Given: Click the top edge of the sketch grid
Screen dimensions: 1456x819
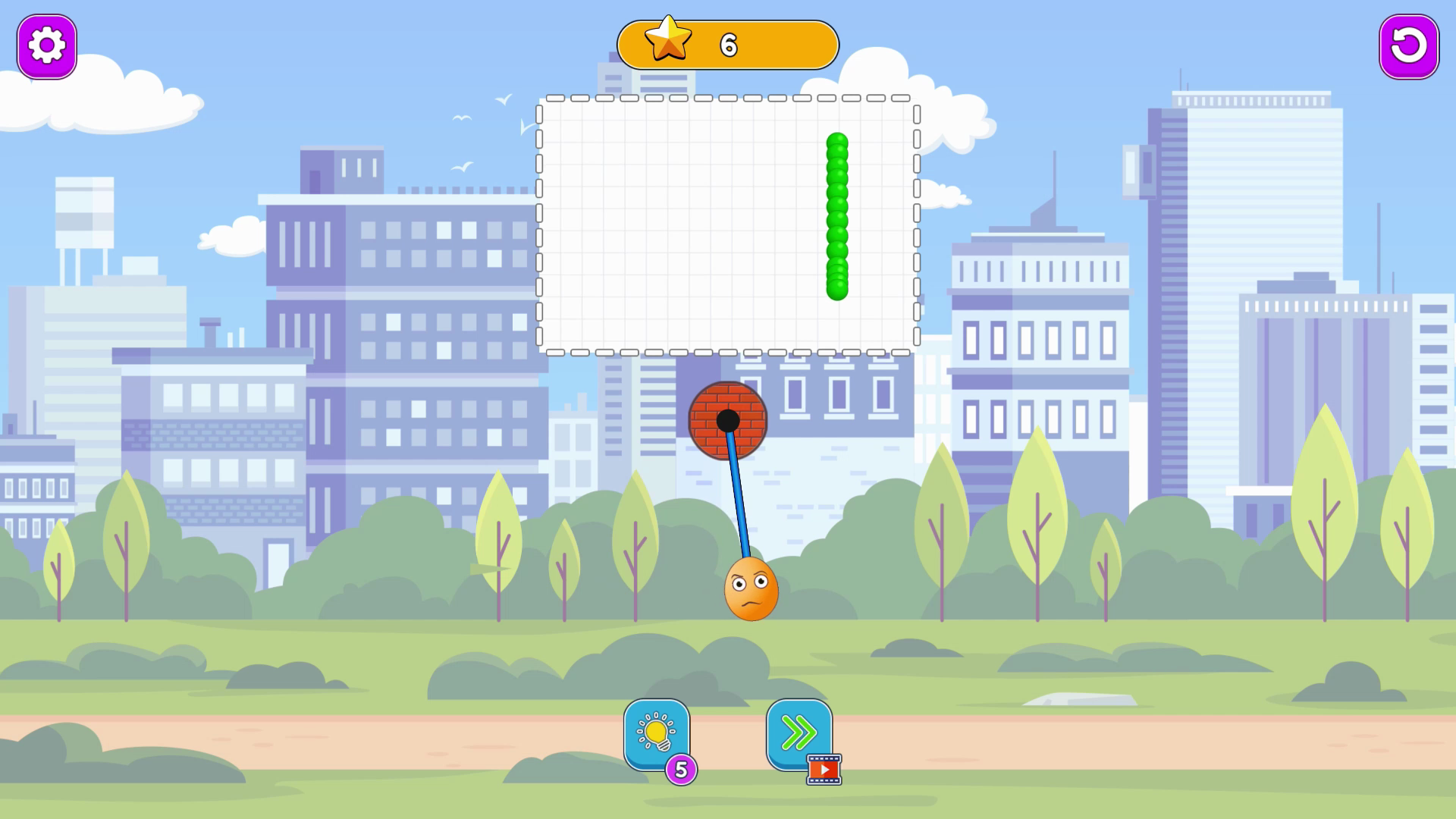Looking at the screenshot, I should click(x=726, y=99).
